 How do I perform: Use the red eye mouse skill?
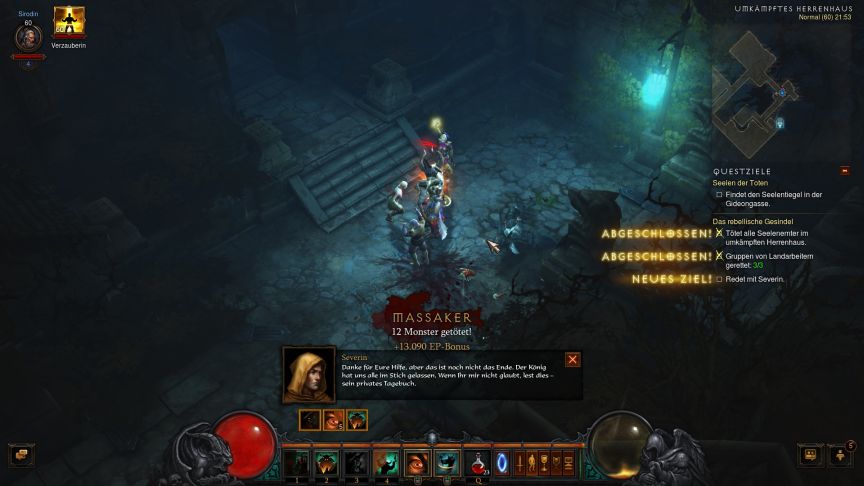point(416,463)
